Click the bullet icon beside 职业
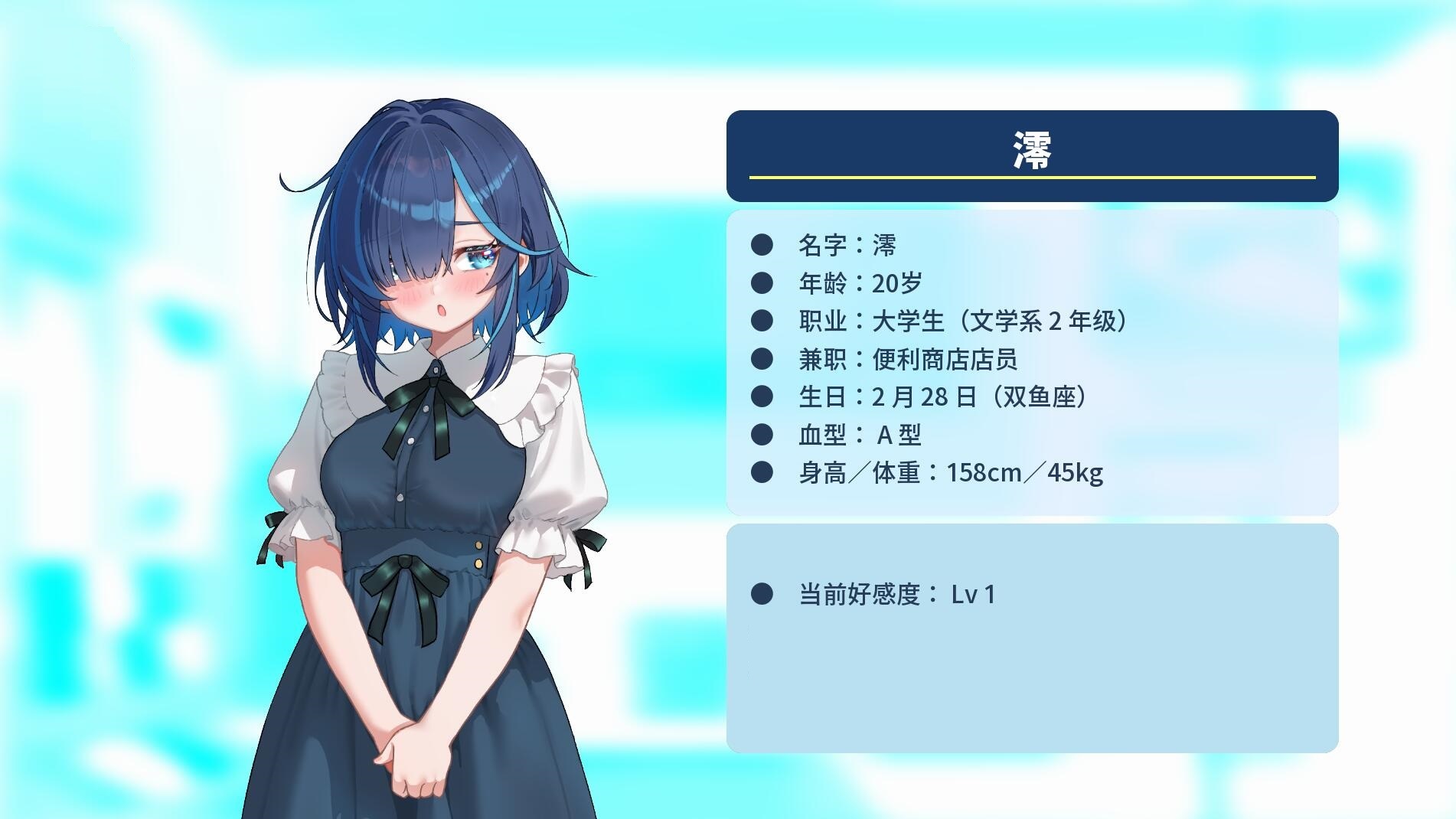 pyautogui.click(x=762, y=321)
